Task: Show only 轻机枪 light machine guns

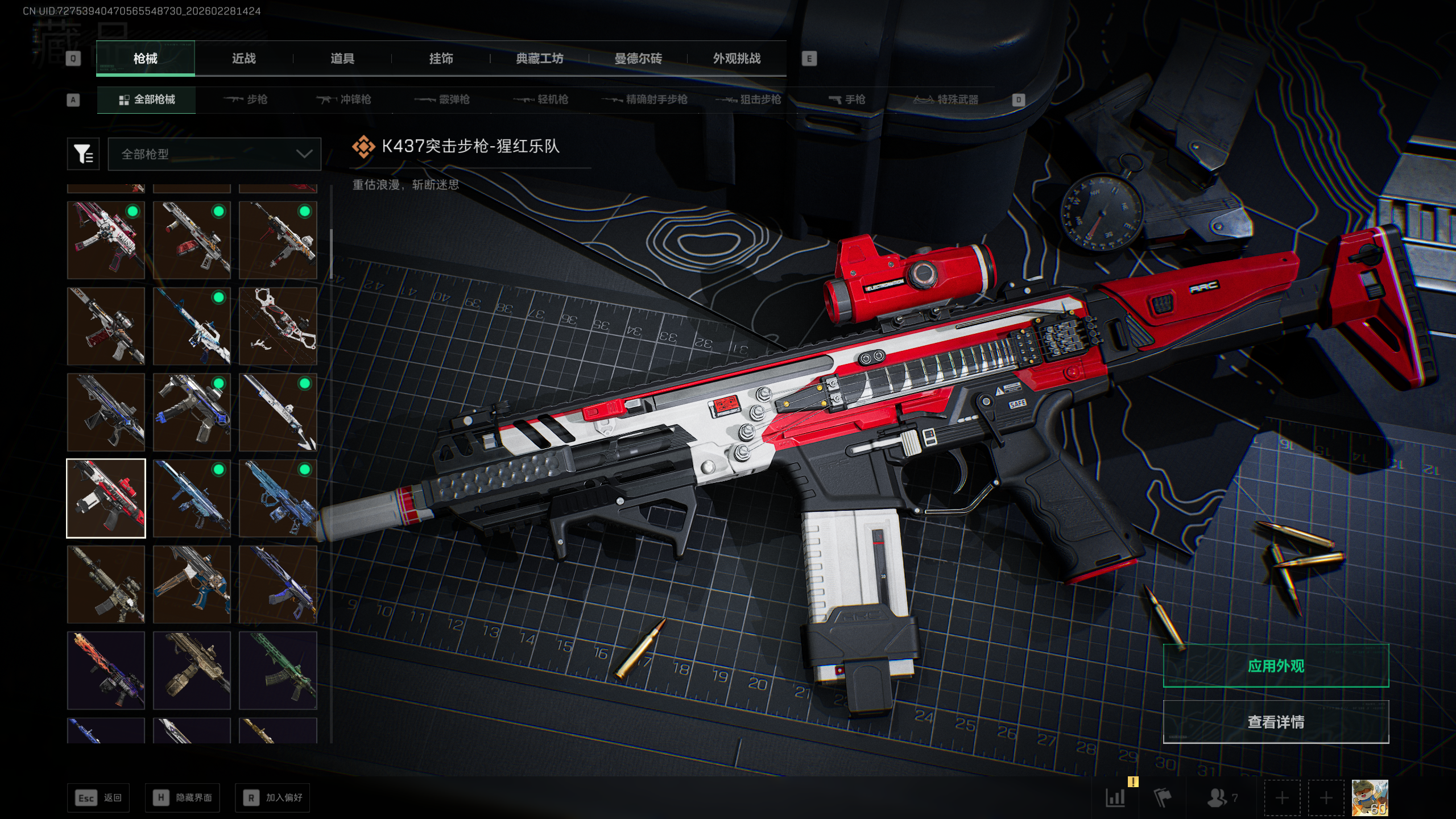Action: pos(541,100)
